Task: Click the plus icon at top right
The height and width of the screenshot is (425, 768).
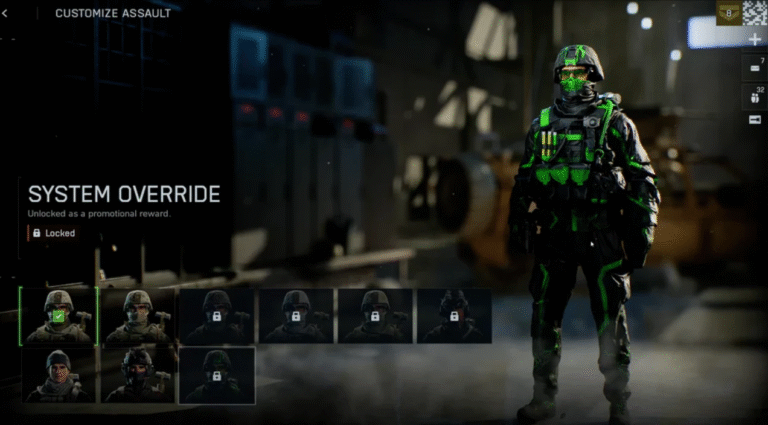Action: click(x=755, y=40)
